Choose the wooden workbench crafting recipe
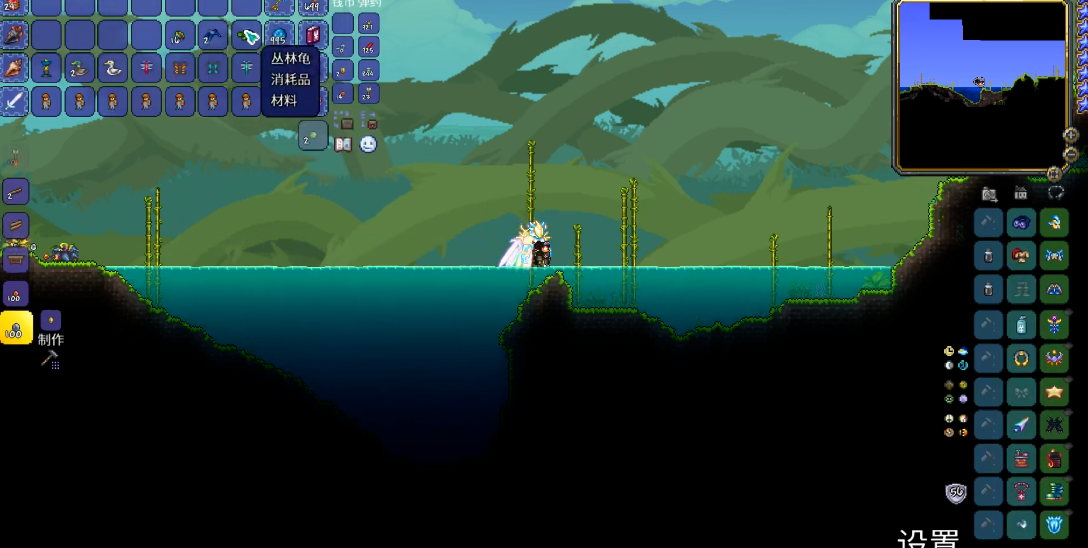The height and width of the screenshot is (548, 1088). tap(16, 260)
